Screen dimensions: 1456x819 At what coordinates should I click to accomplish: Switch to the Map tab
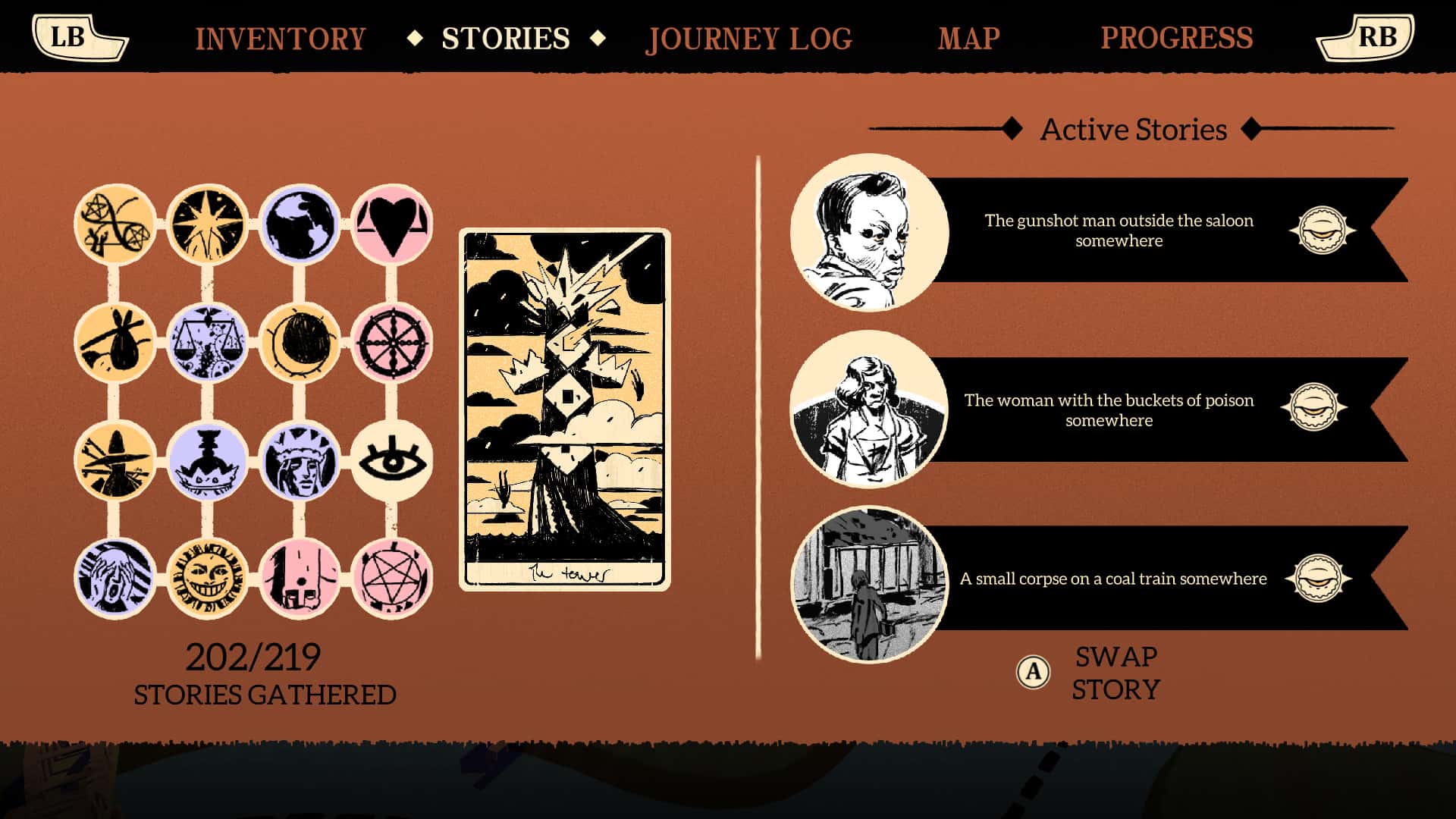(968, 38)
